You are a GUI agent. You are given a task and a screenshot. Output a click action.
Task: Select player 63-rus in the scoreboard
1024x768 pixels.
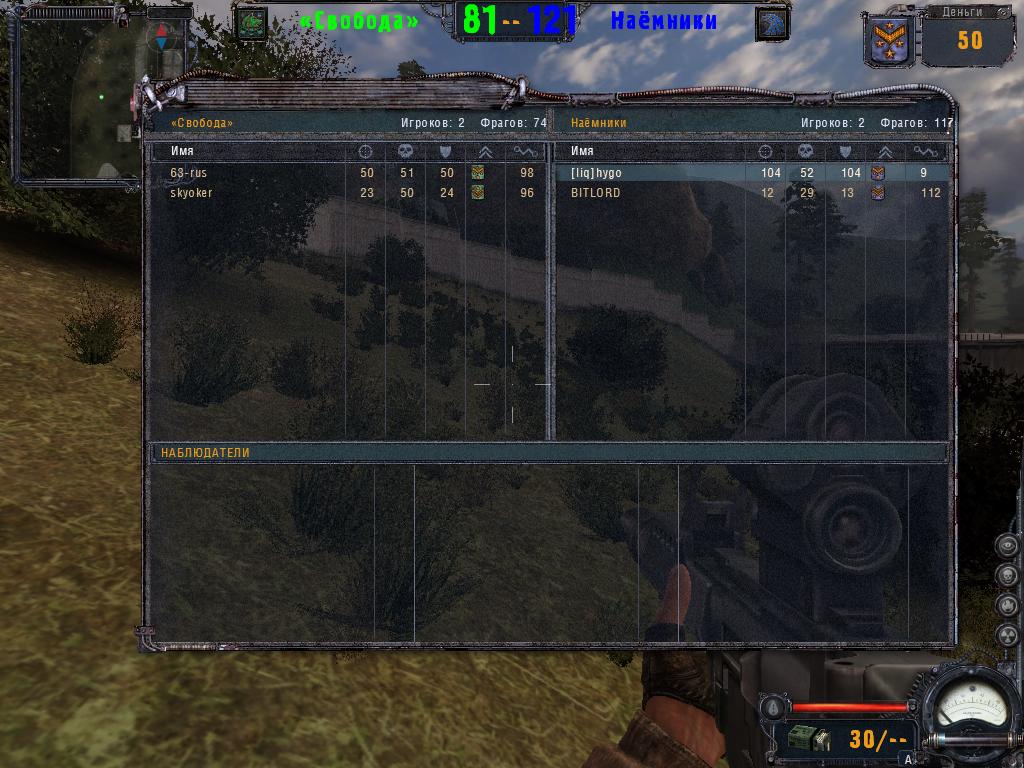point(189,173)
